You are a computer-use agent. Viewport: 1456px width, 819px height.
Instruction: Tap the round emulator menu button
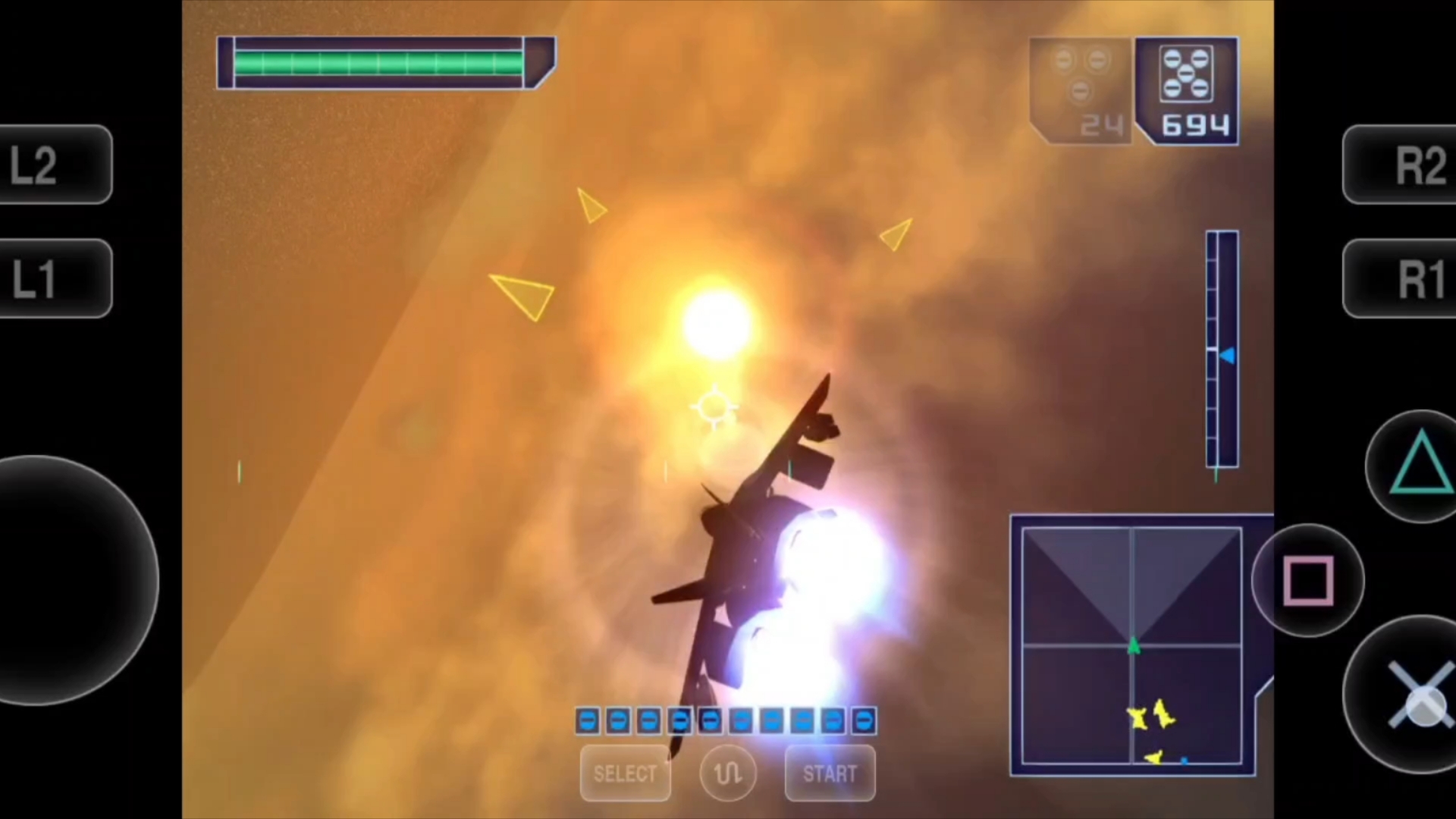coord(728,773)
